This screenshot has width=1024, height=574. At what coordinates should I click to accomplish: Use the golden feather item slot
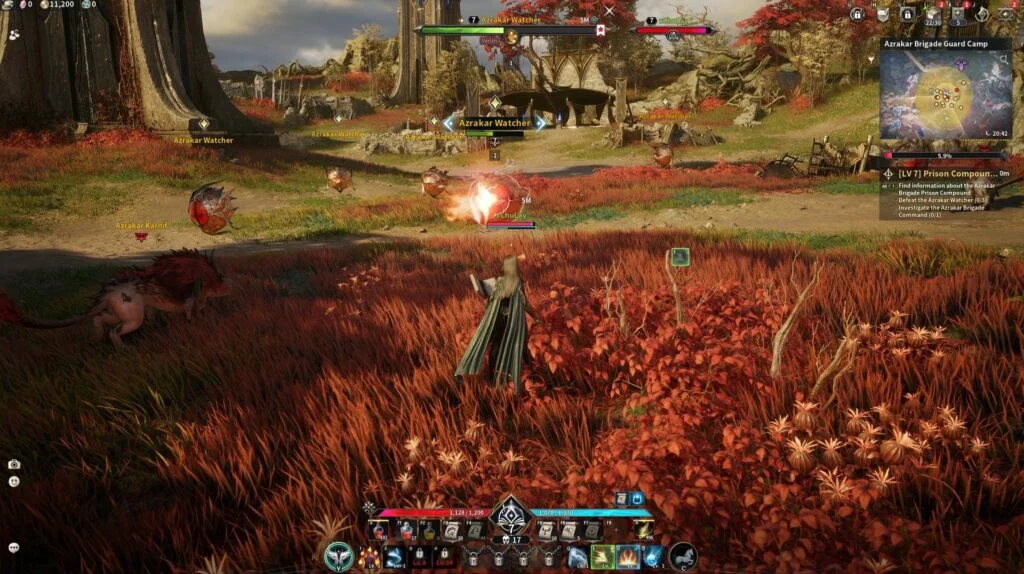(x=645, y=530)
